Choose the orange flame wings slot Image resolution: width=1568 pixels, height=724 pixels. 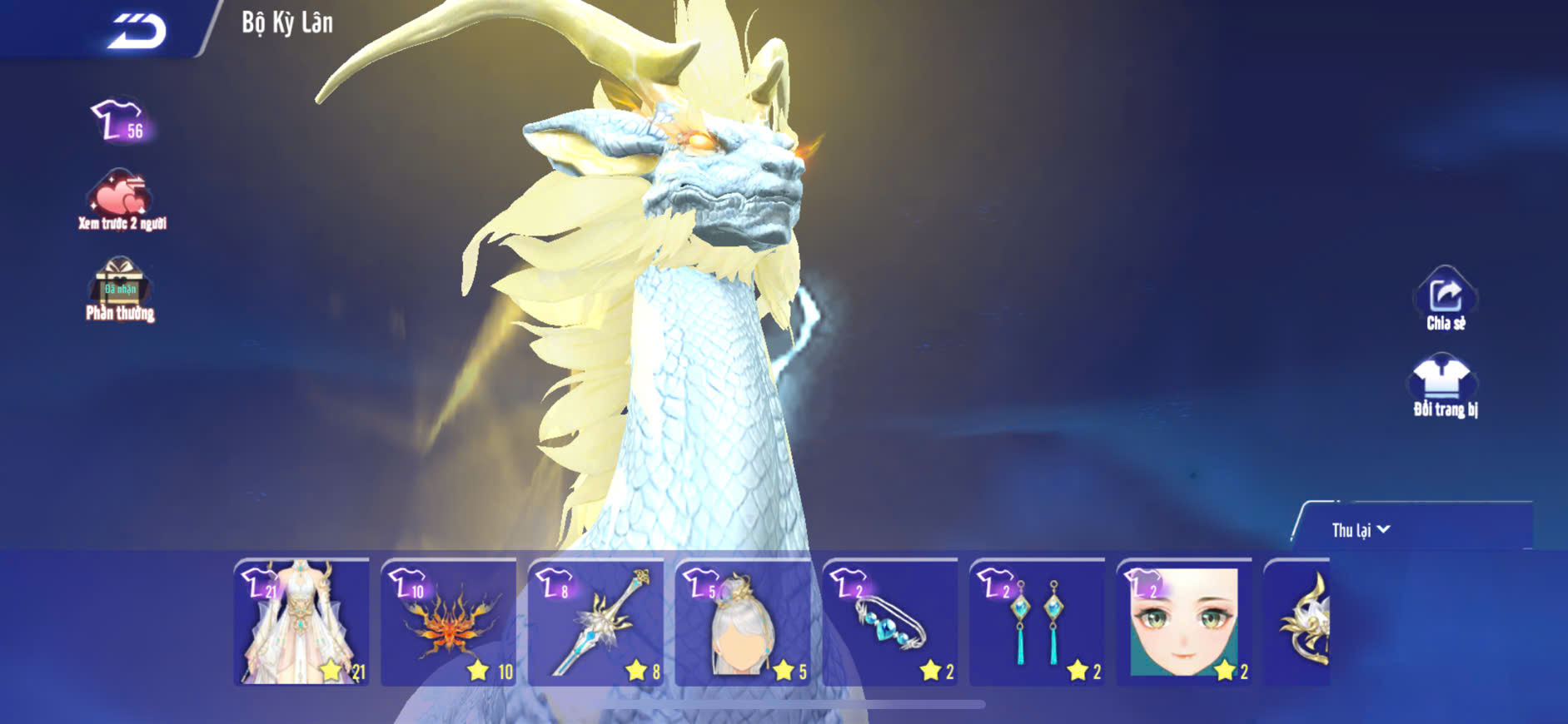(x=449, y=622)
